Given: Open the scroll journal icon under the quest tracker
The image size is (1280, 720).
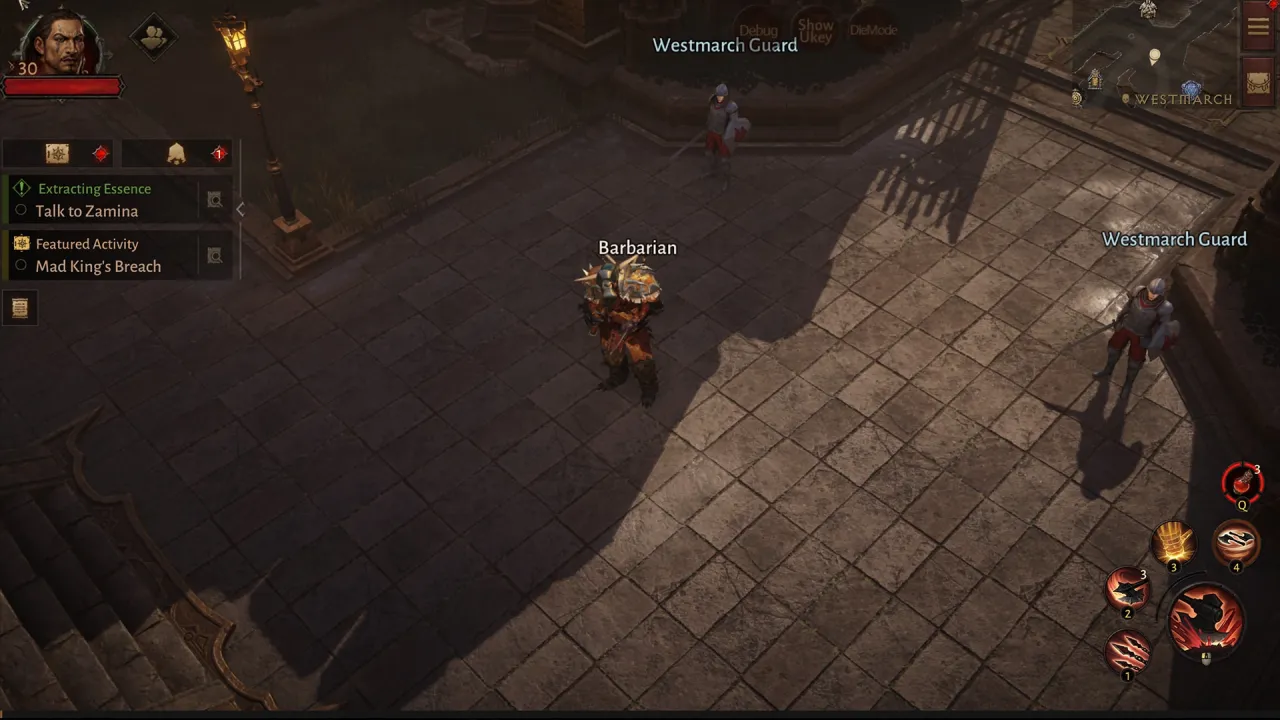Looking at the screenshot, I should click(21, 308).
